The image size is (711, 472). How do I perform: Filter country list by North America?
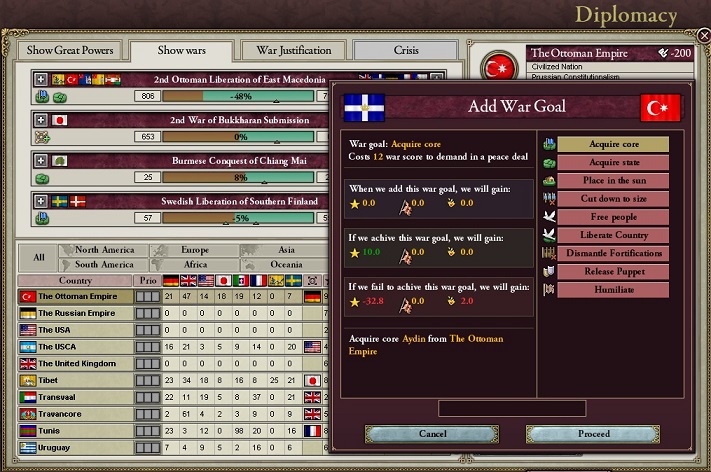pyautogui.click(x=104, y=250)
